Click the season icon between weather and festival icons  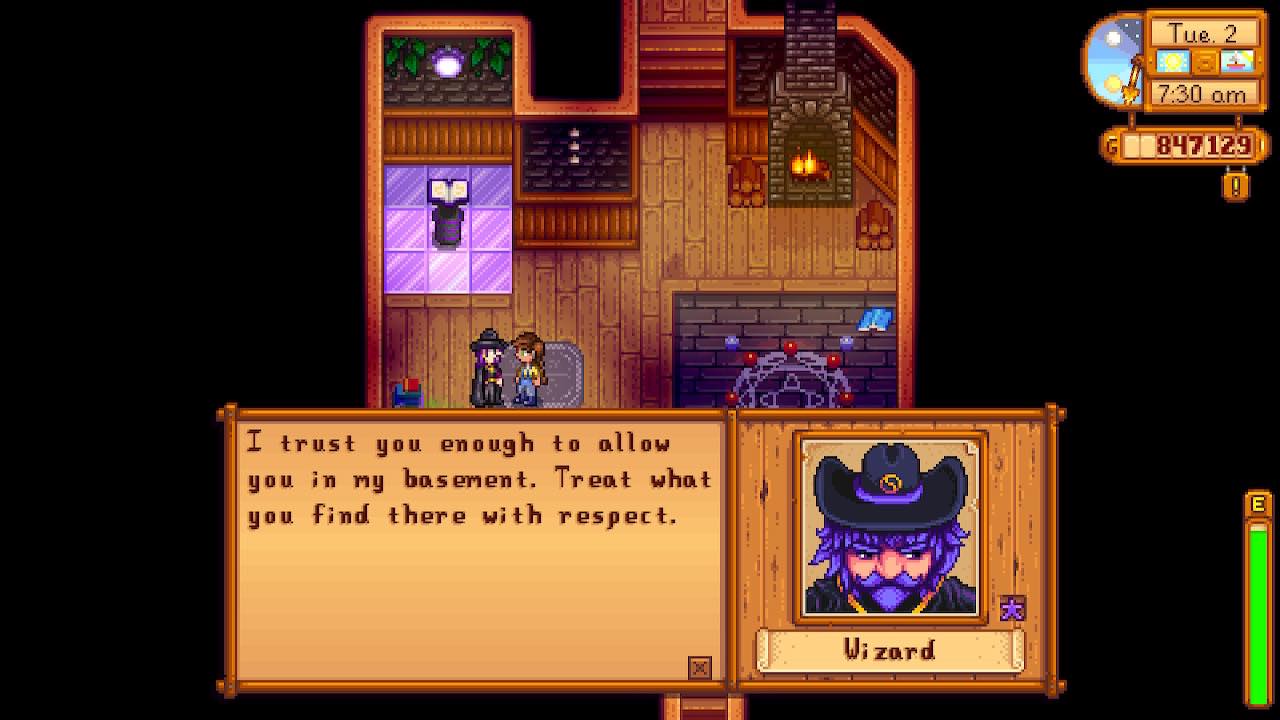(1208, 62)
